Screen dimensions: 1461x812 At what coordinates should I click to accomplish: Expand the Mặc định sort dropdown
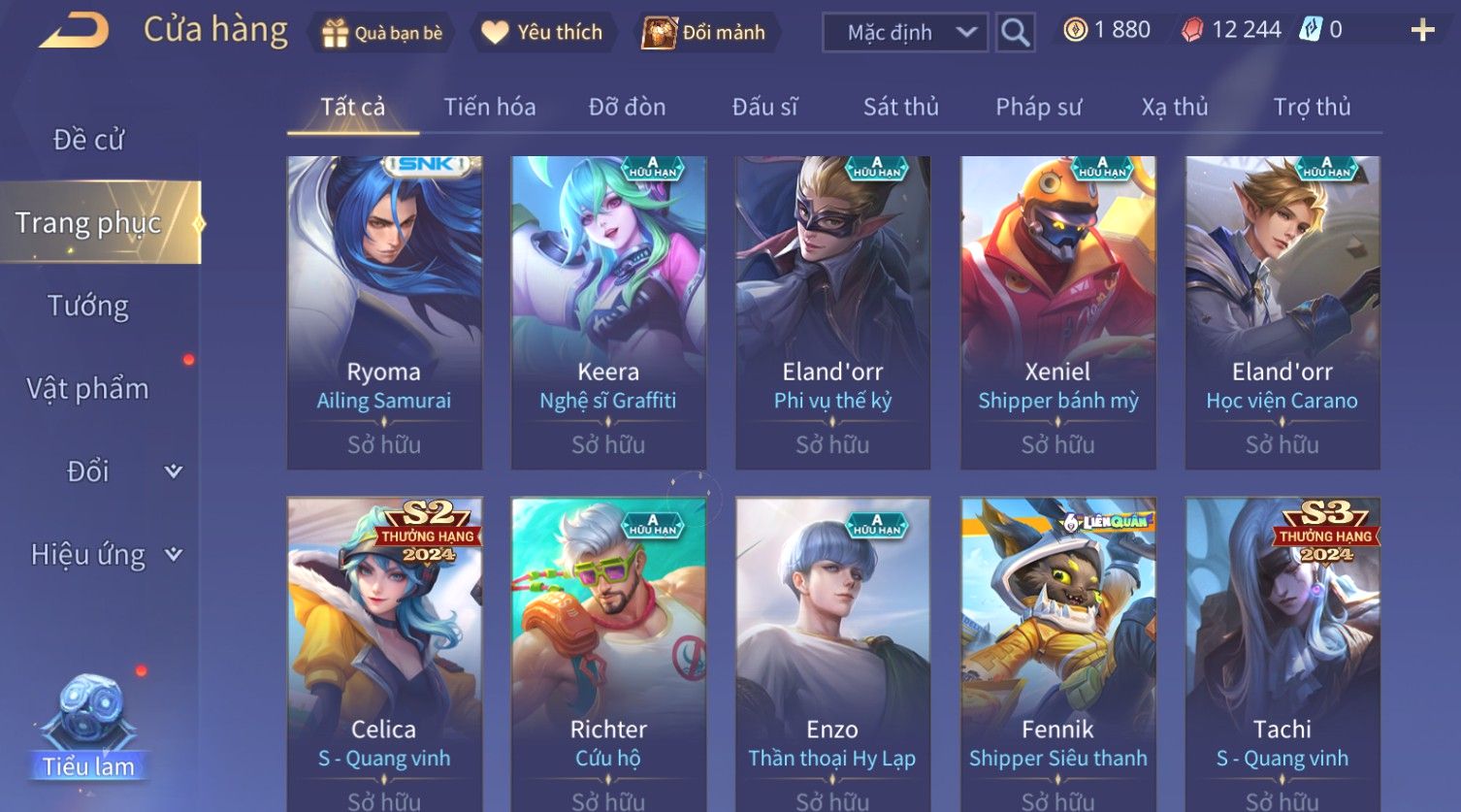(x=904, y=33)
